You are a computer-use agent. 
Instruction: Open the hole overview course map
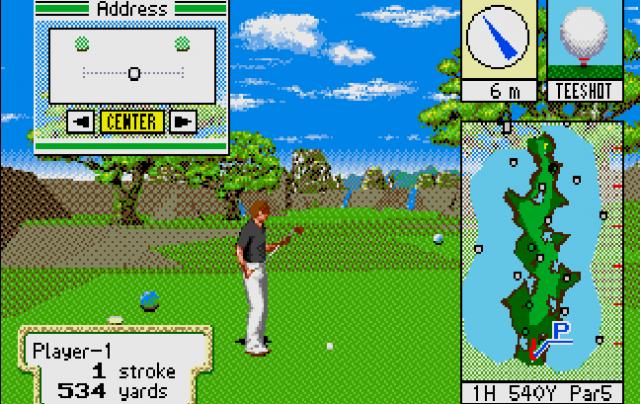pyautogui.click(x=541, y=250)
